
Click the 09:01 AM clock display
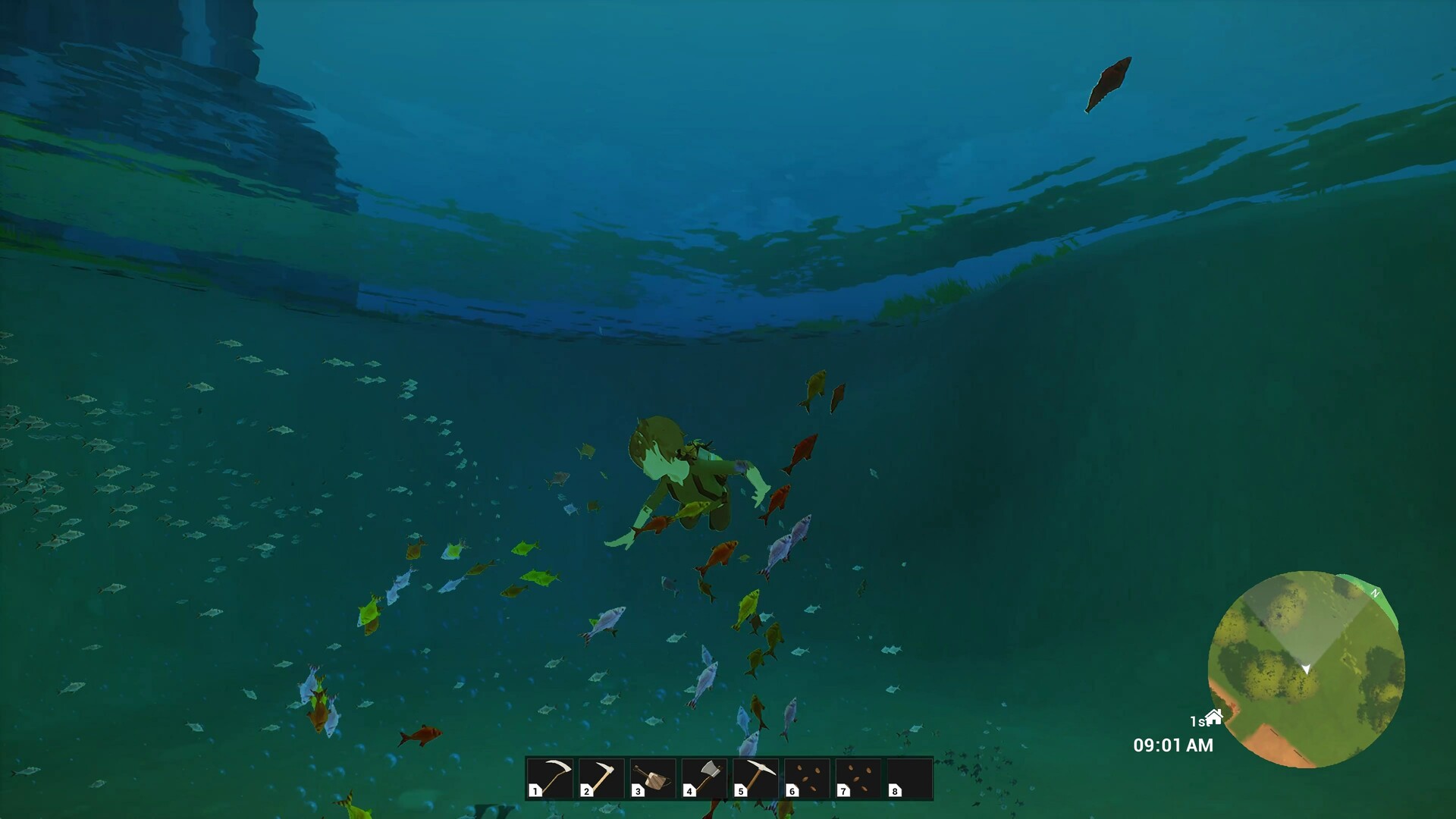[1173, 745]
